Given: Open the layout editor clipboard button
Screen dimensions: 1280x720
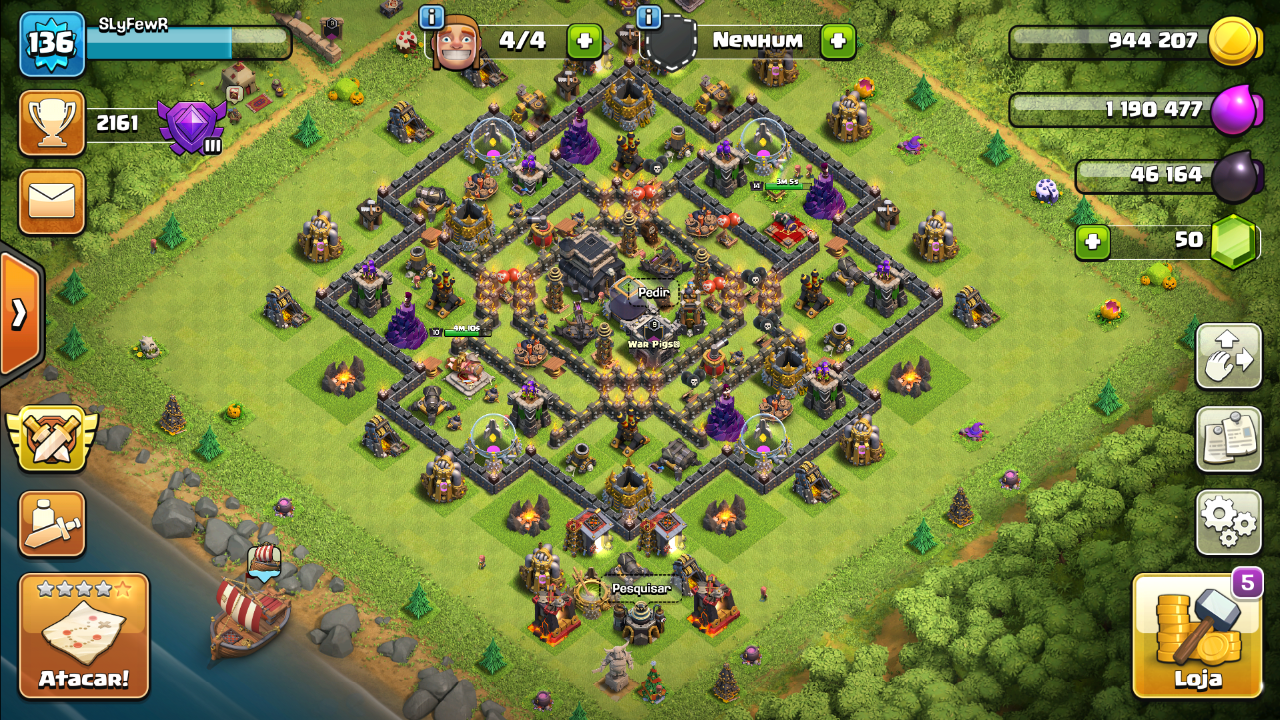Looking at the screenshot, I should [1229, 439].
